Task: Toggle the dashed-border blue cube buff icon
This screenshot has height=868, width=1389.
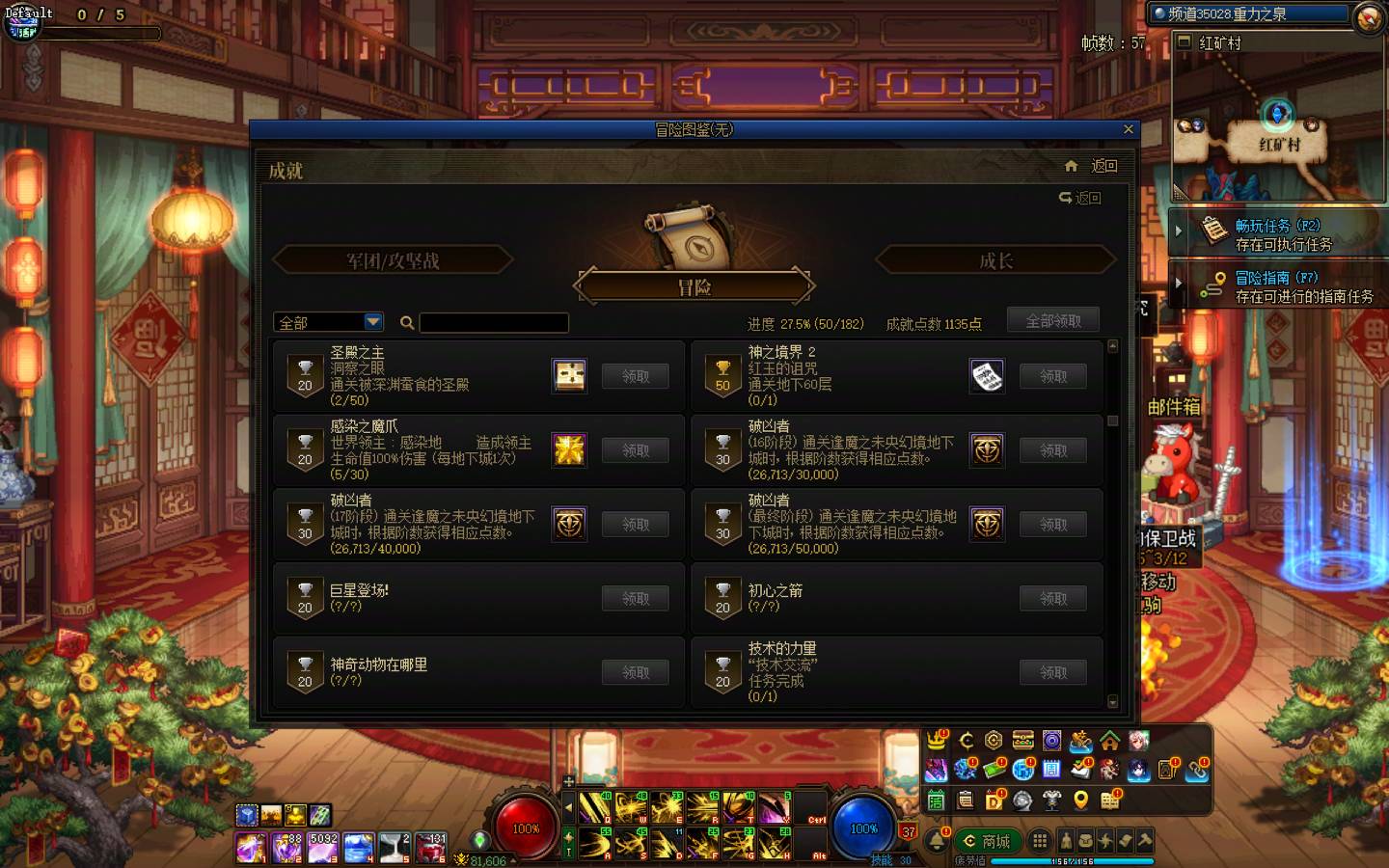Action: point(247,815)
